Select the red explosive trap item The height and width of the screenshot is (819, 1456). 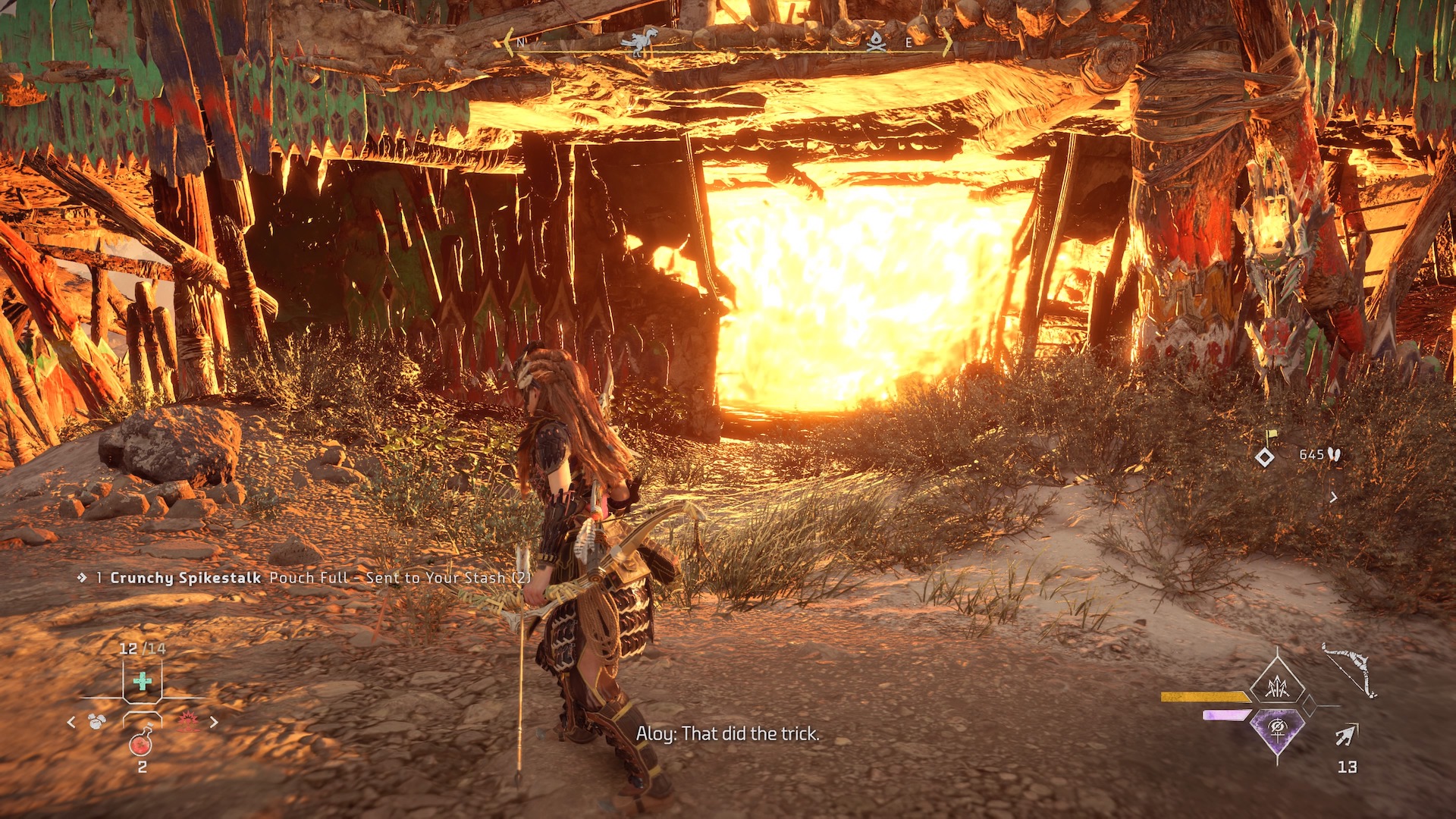tap(187, 722)
